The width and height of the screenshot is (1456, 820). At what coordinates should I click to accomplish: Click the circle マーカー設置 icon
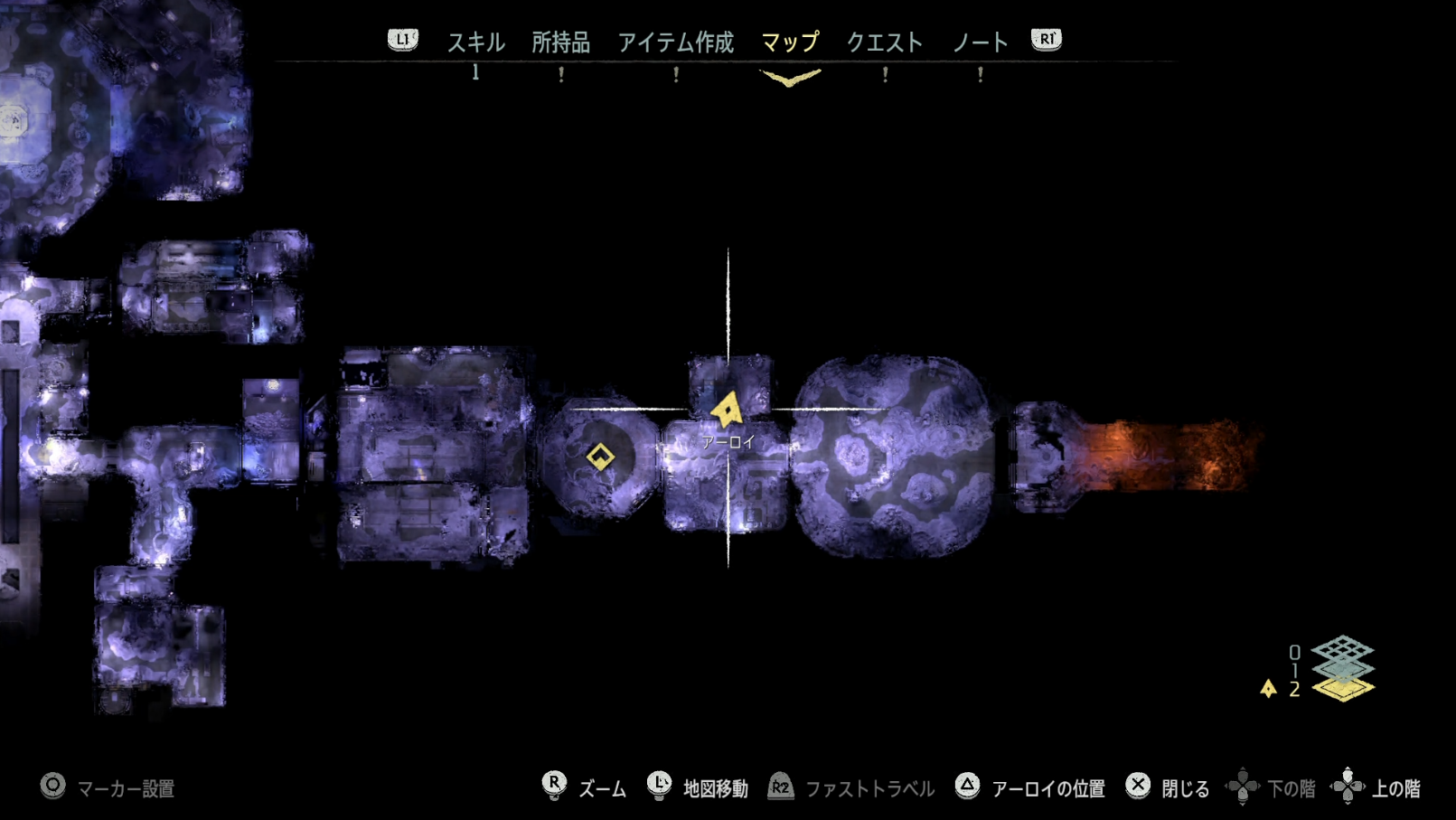coord(52,787)
